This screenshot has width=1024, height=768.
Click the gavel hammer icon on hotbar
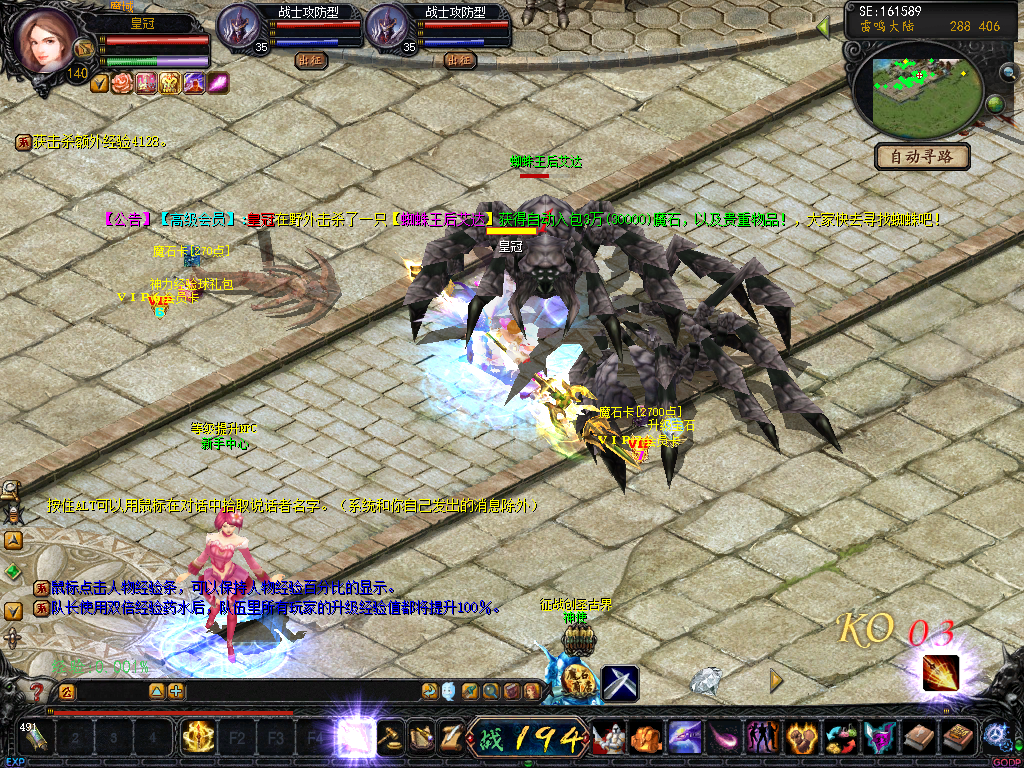click(x=390, y=739)
